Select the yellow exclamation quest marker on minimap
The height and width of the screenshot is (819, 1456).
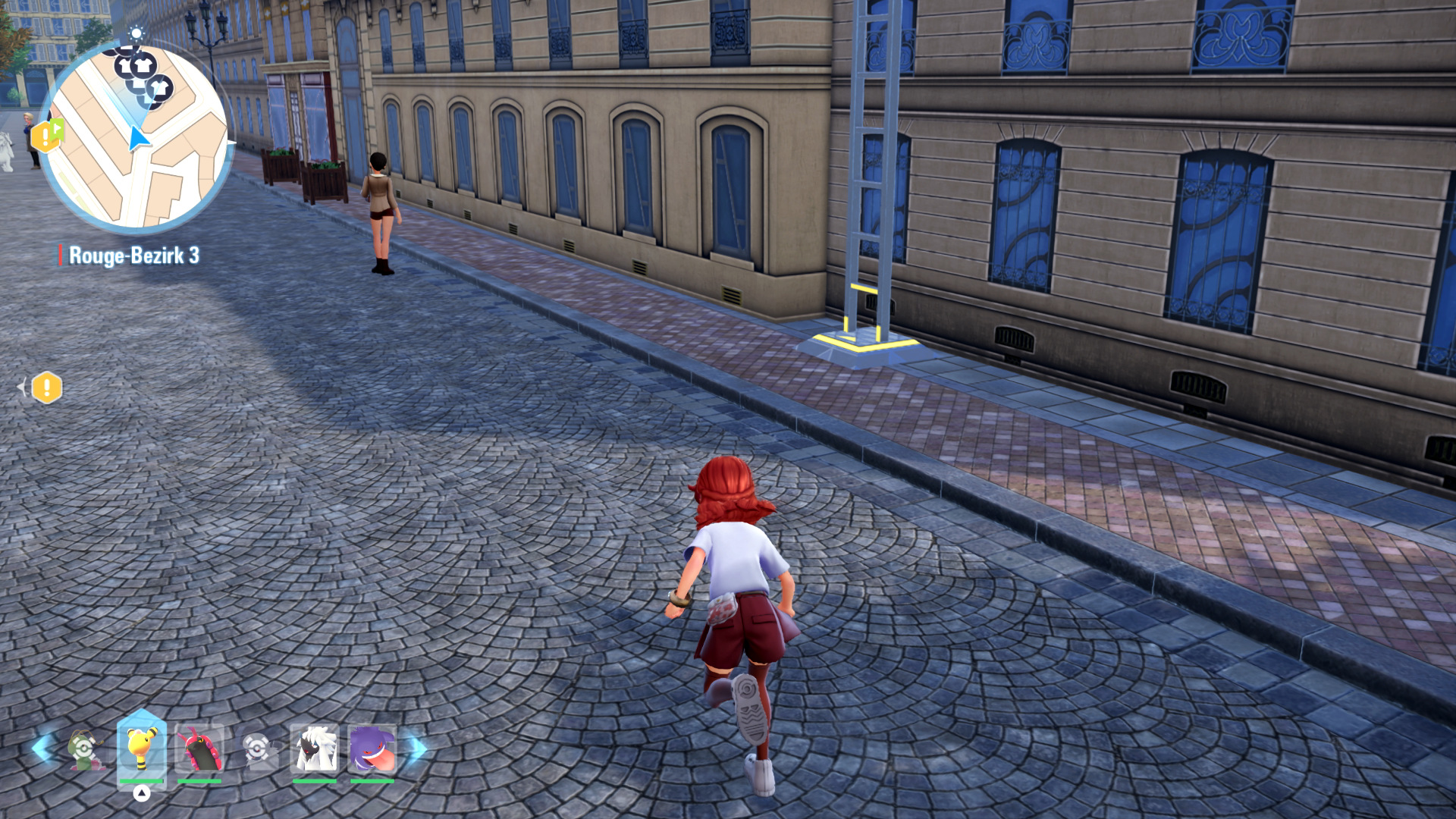click(47, 136)
